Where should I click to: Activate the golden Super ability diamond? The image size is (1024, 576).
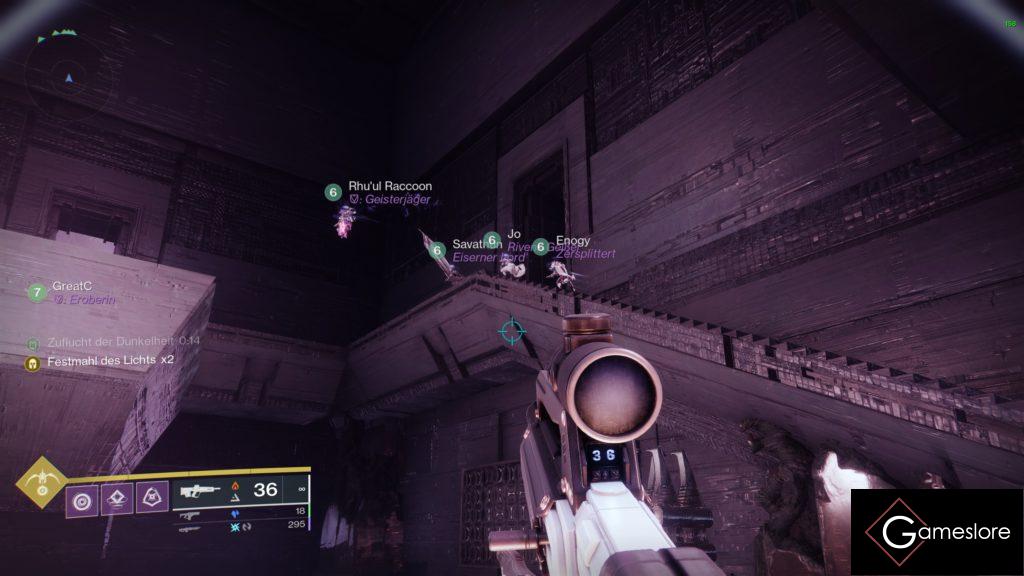click(x=41, y=482)
